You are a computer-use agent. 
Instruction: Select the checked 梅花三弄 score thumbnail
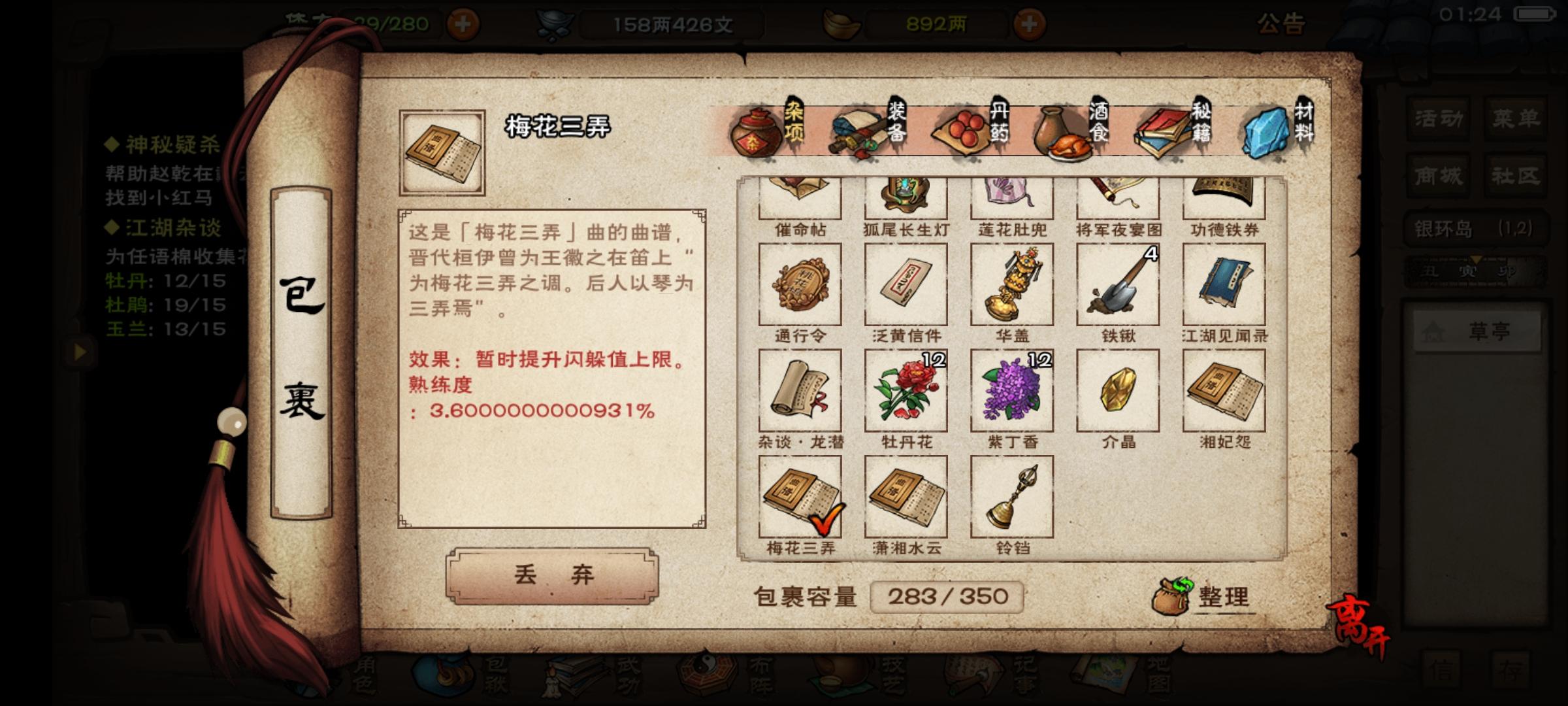click(800, 497)
